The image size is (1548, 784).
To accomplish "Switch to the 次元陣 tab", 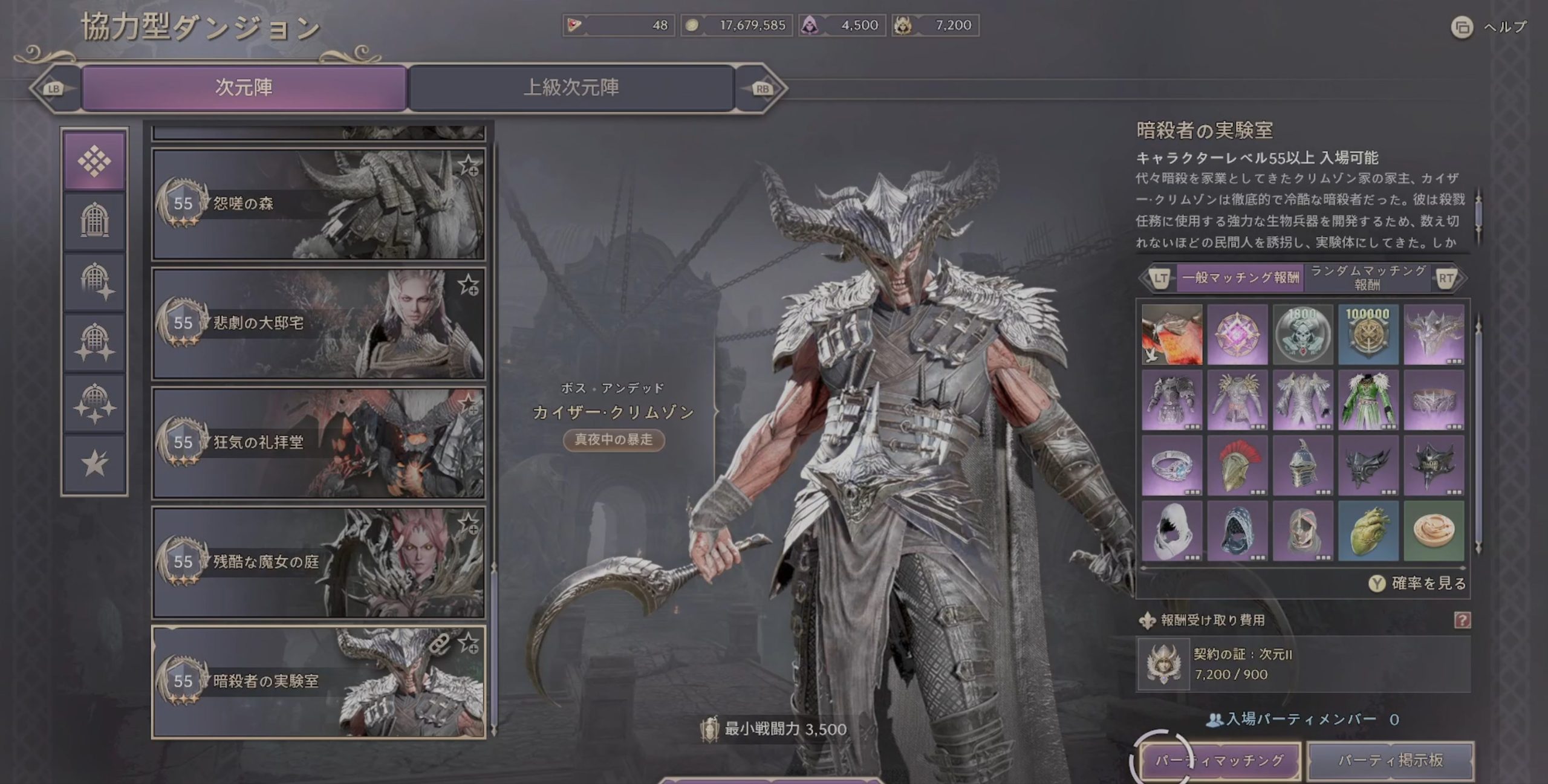I will click(244, 88).
